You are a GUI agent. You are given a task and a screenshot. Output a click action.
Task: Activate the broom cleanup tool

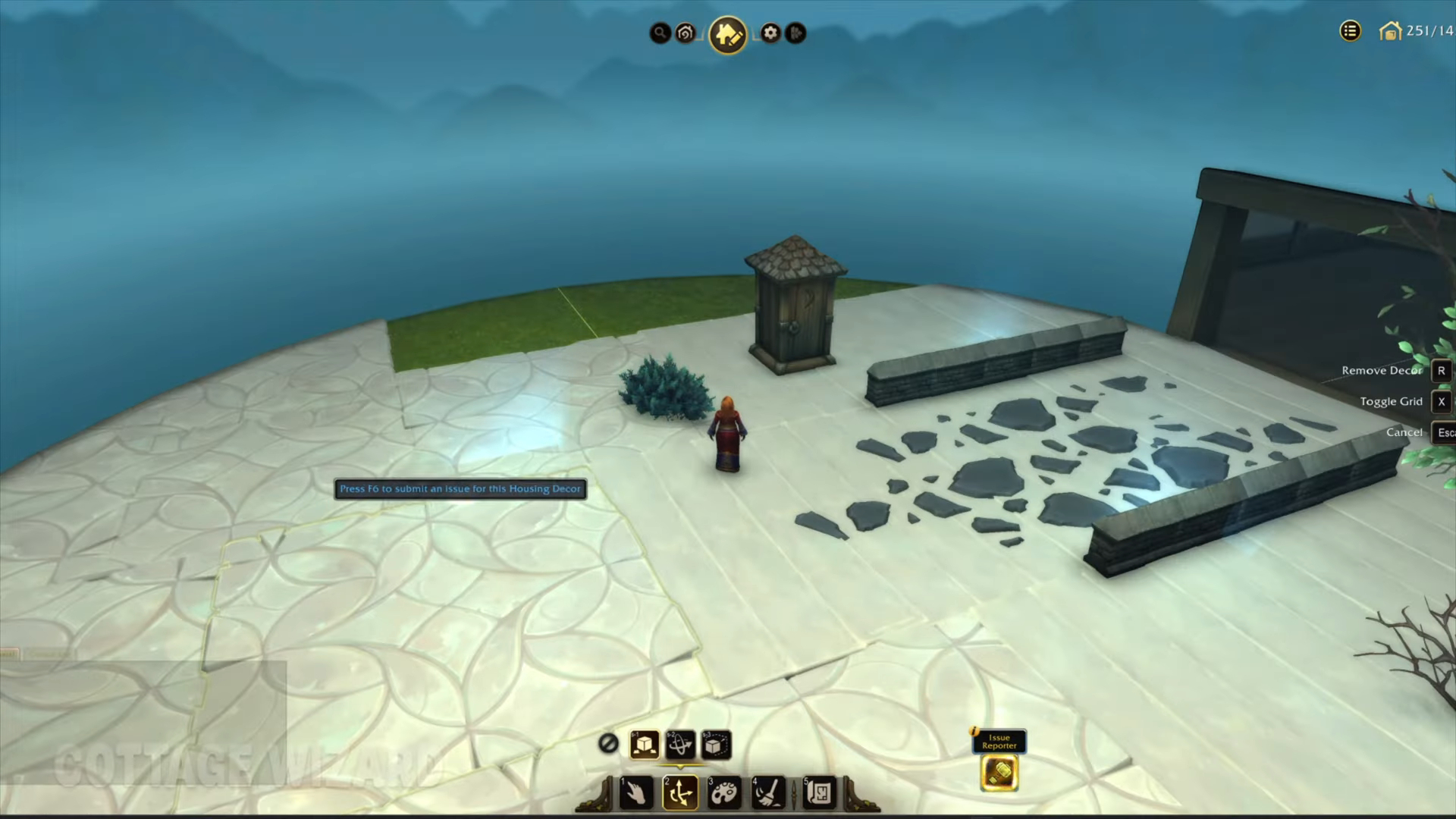click(767, 793)
